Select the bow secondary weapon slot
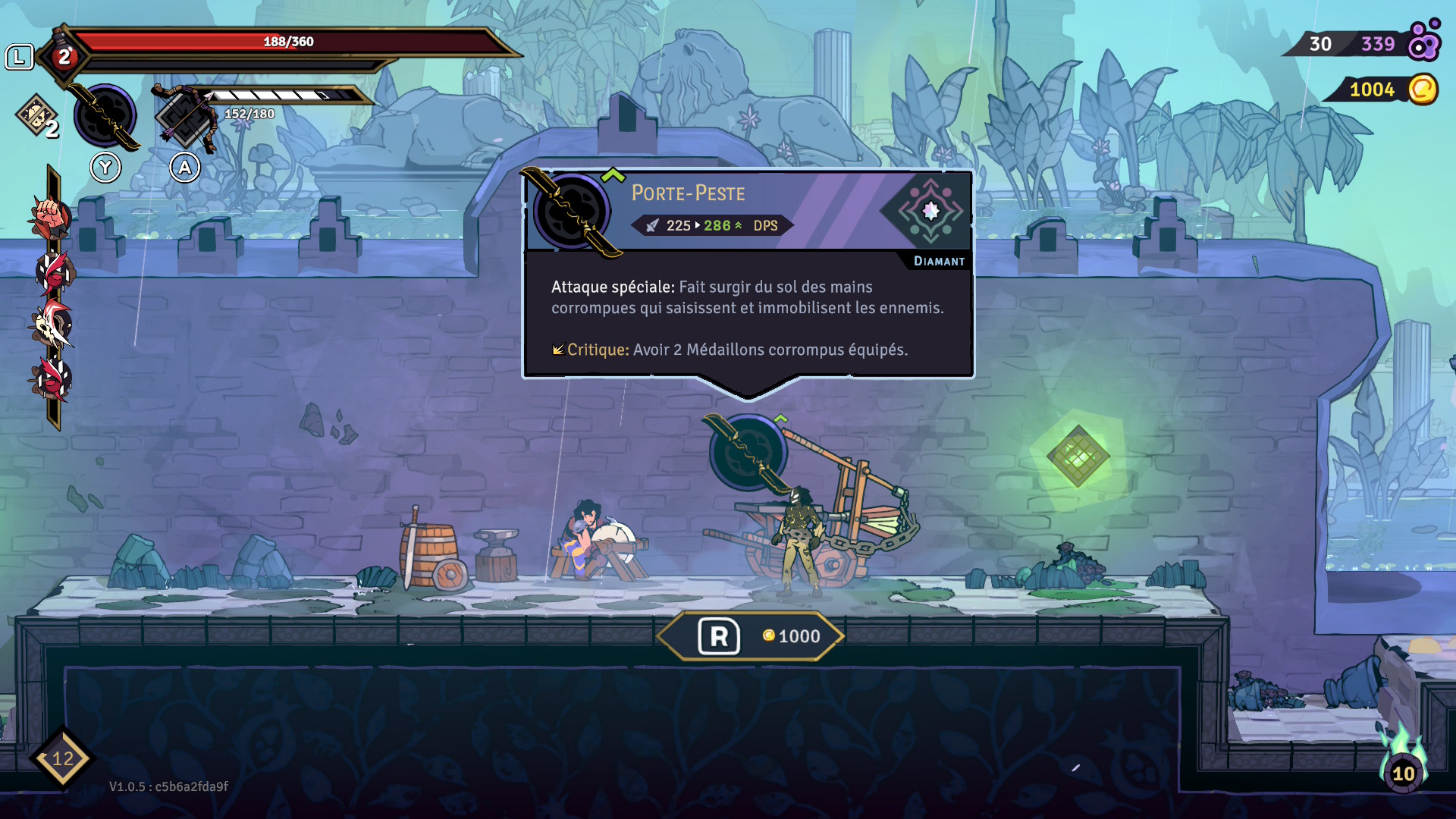Viewport: 1456px width, 819px height. tap(185, 118)
